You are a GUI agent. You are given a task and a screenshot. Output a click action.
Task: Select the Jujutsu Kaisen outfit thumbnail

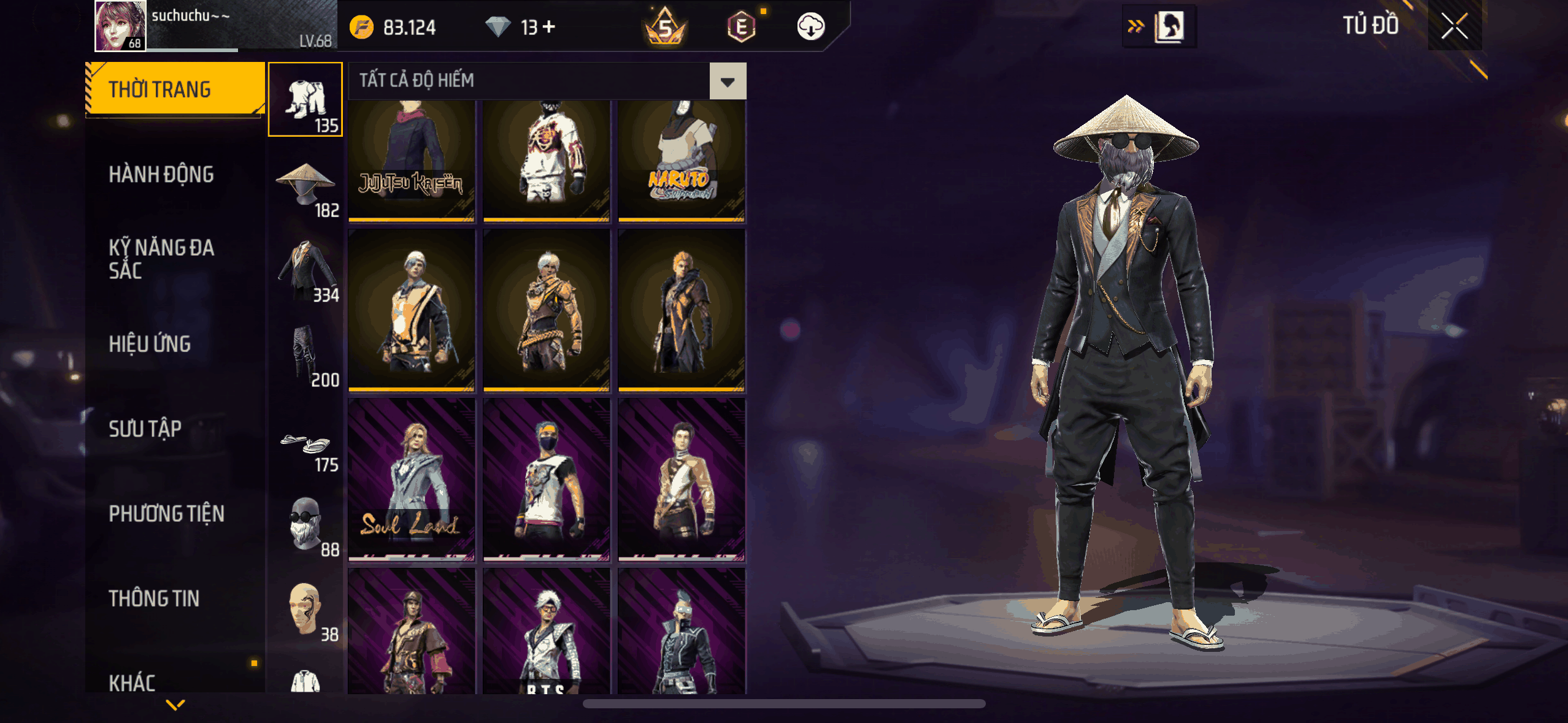pos(412,161)
